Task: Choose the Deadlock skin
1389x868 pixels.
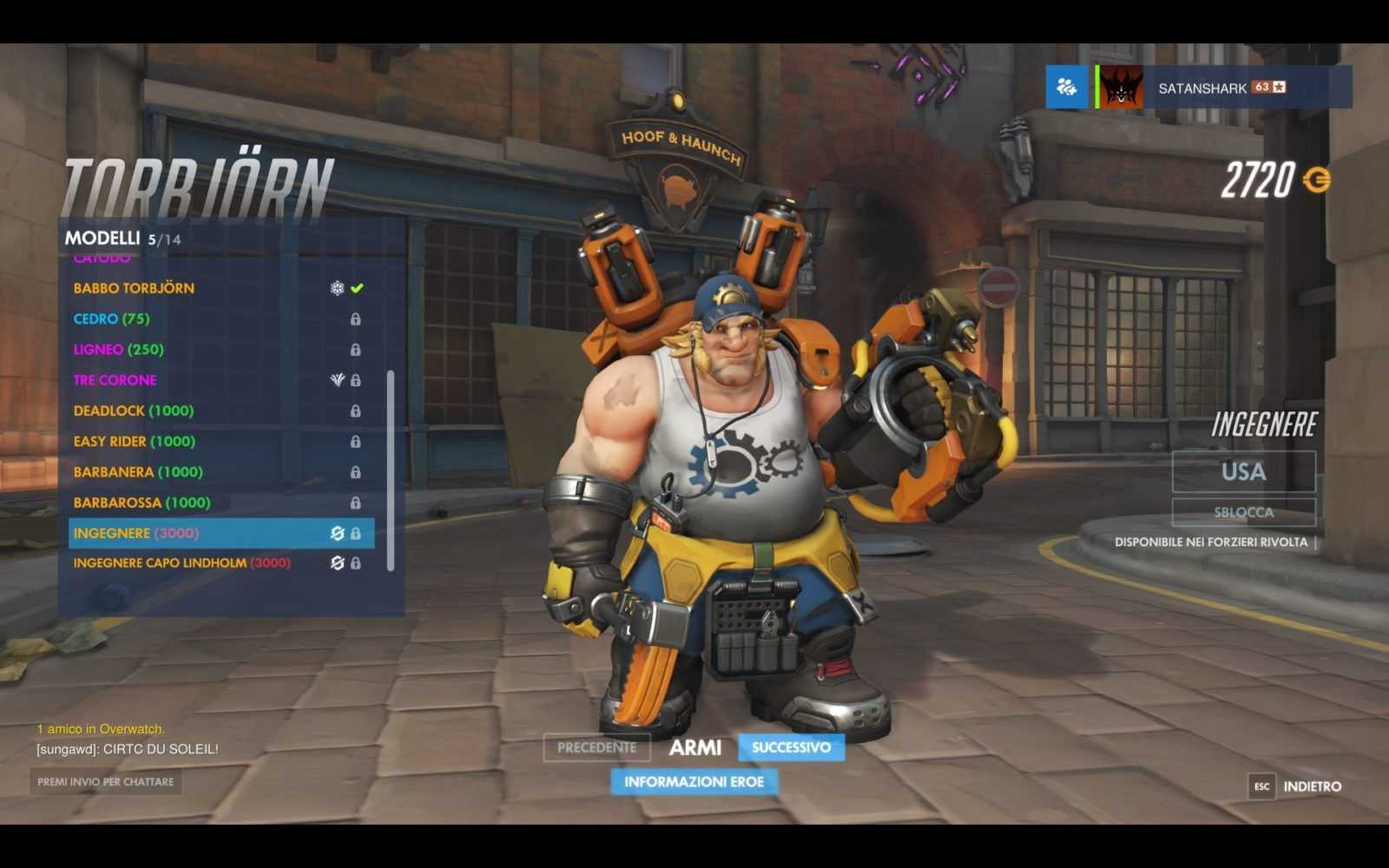Action: click(x=133, y=411)
